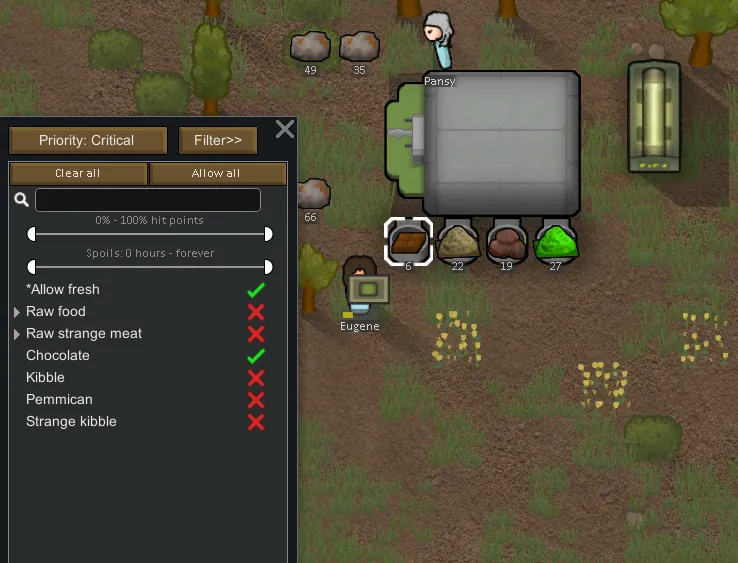Focus the filter search box
This screenshot has height=563, width=738.
pos(148,200)
